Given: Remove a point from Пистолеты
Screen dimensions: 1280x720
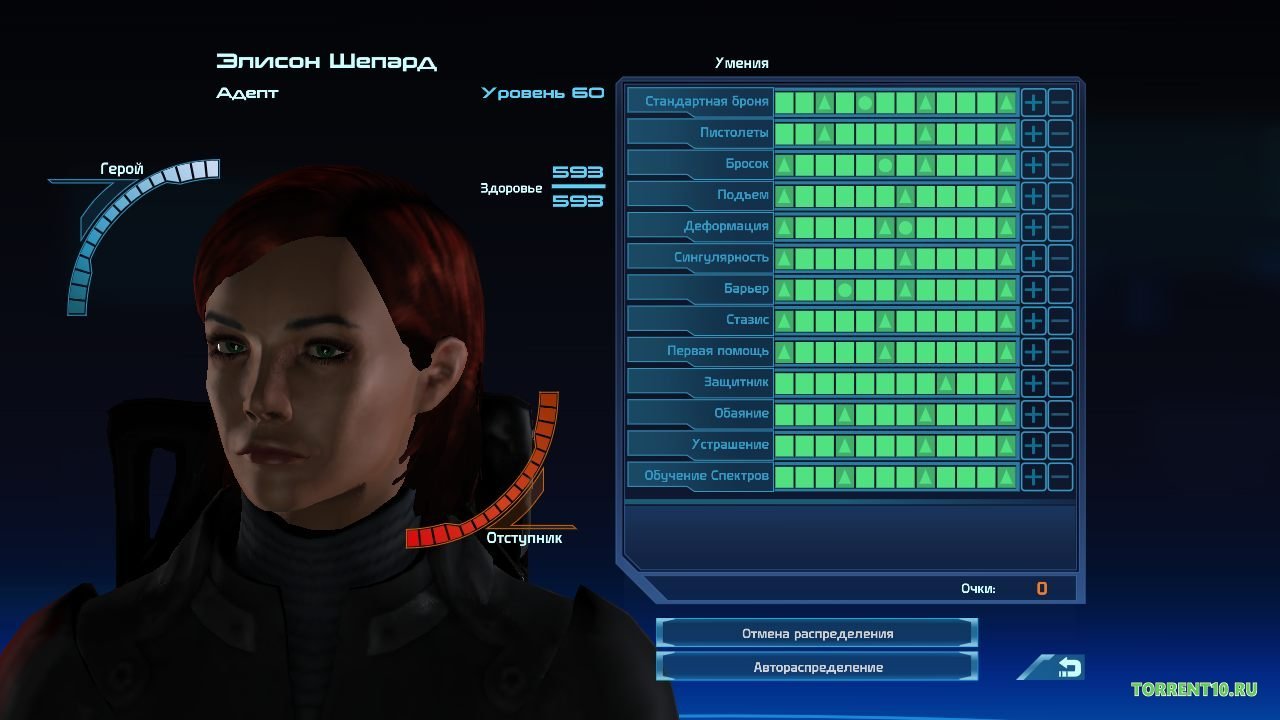Looking at the screenshot, I should 1060,133.
